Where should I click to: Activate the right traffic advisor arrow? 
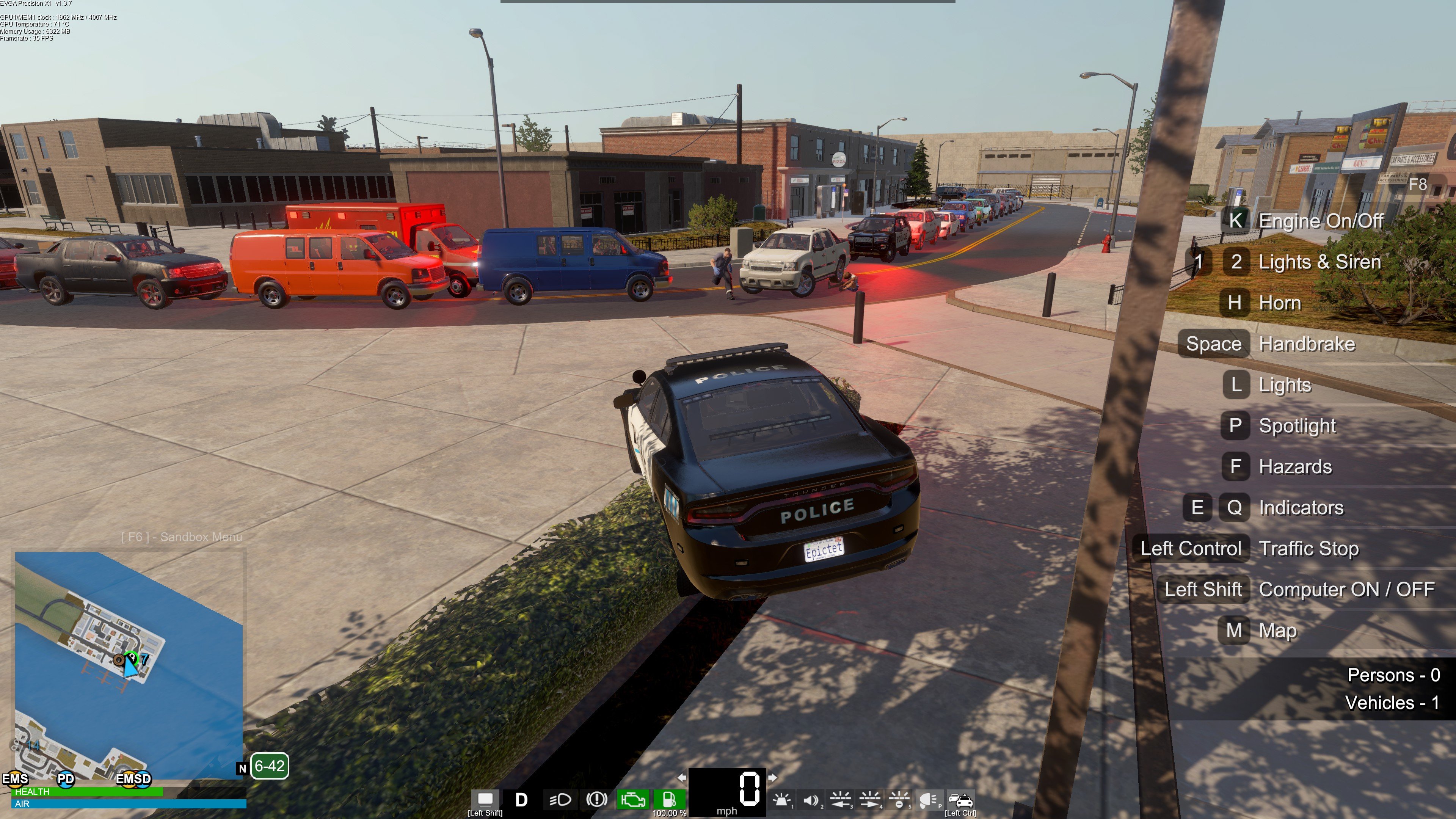point(869,800)
